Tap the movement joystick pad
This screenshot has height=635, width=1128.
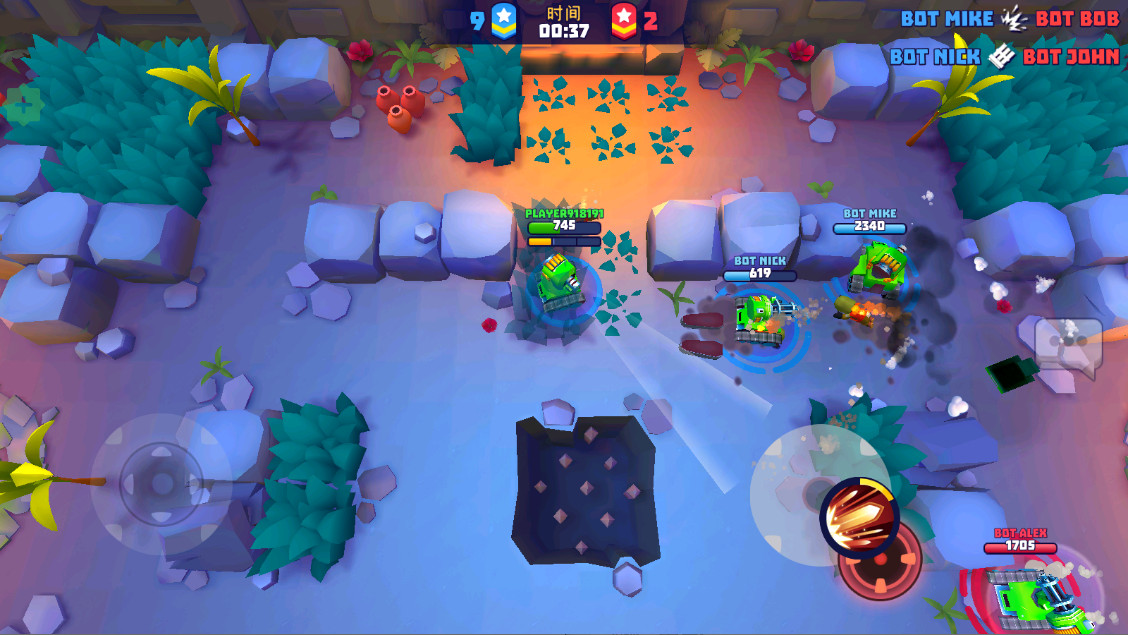(161, 485)
